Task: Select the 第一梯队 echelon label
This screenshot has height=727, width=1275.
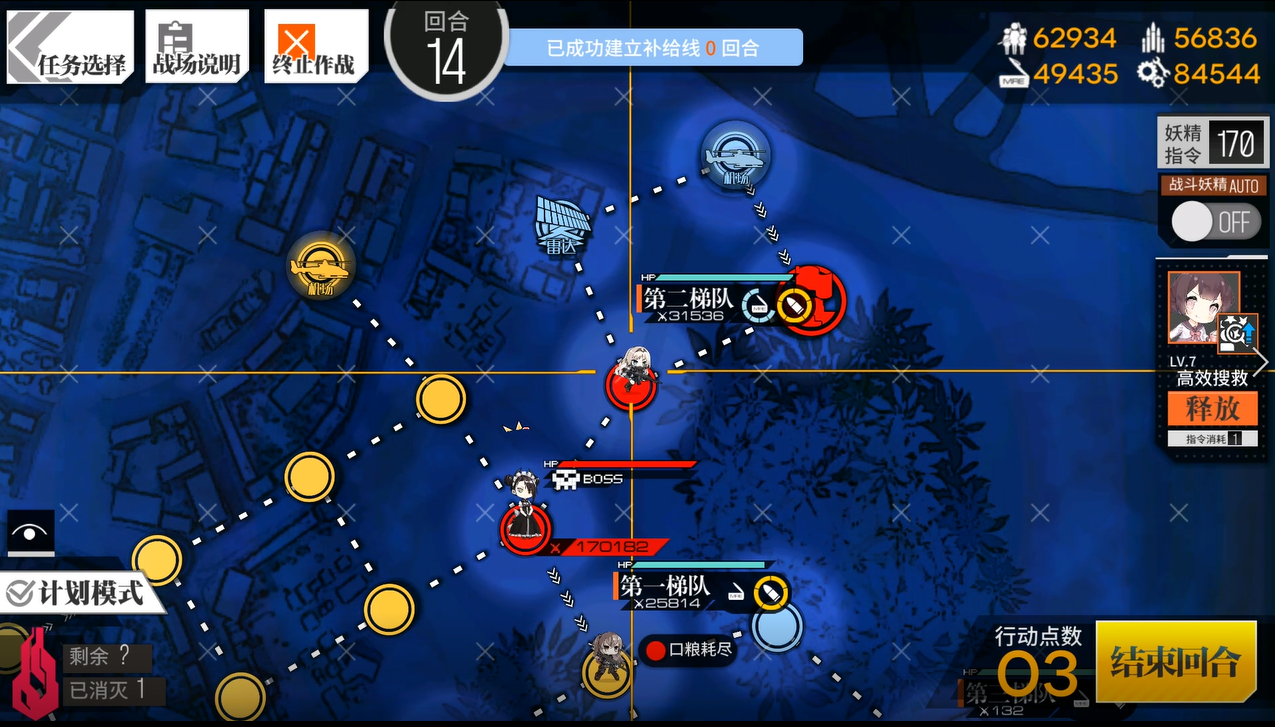Action: click(x=664, y=586)
